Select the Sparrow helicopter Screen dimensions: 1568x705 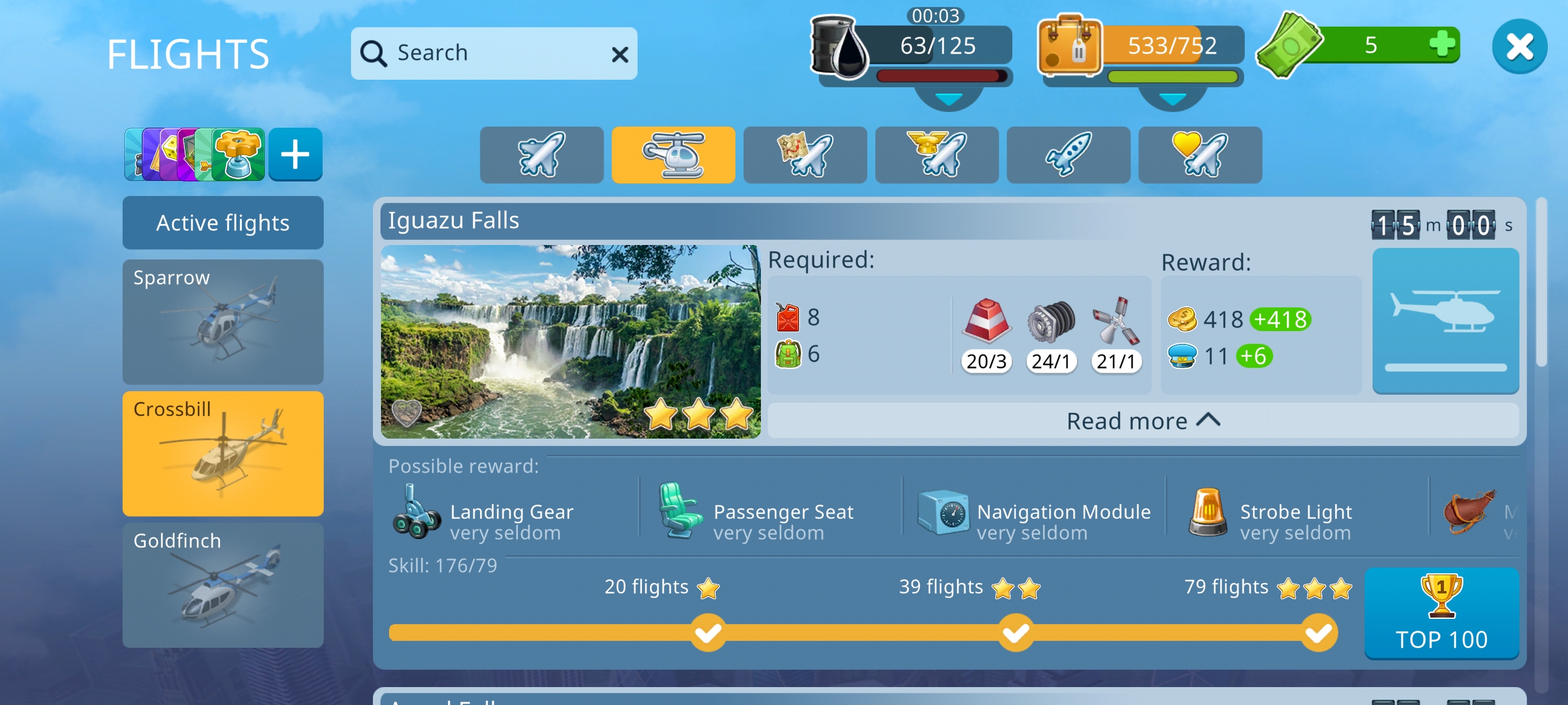pos(223,321)
